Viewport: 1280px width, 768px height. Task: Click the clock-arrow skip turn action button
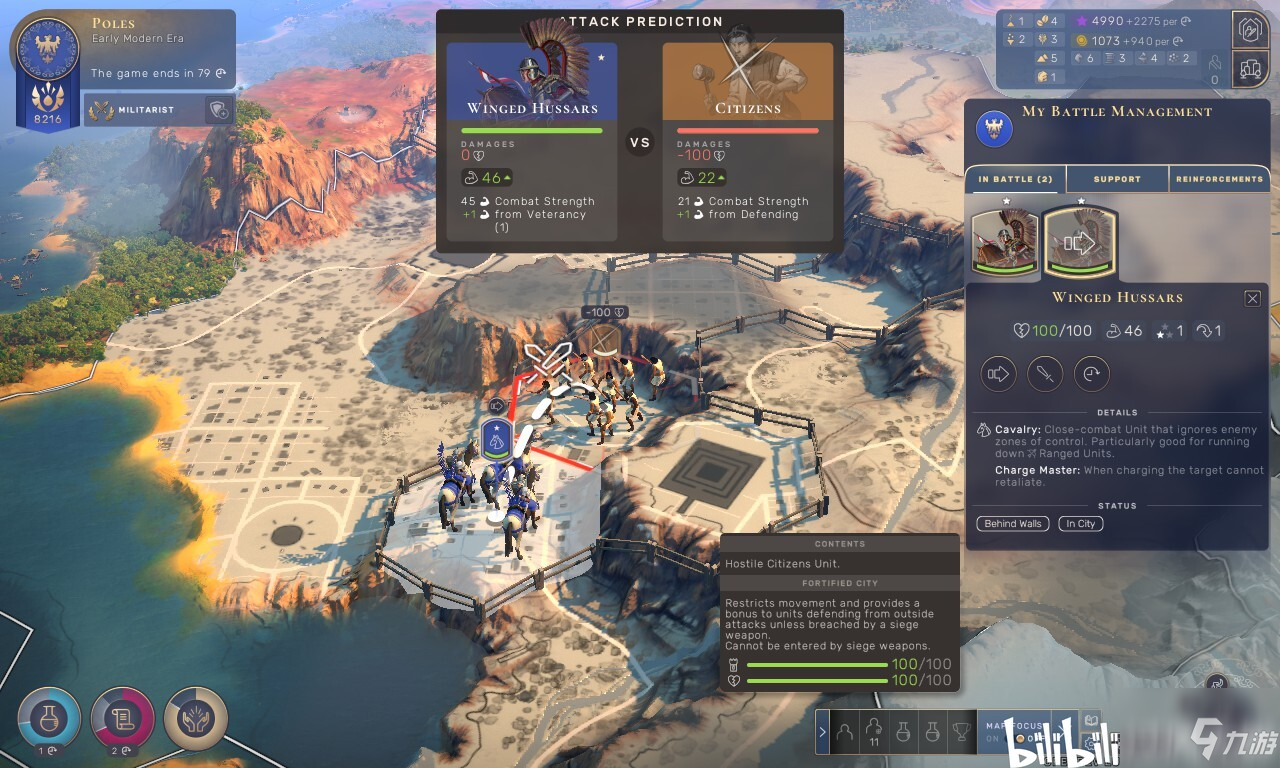(x=1091, y=375)
